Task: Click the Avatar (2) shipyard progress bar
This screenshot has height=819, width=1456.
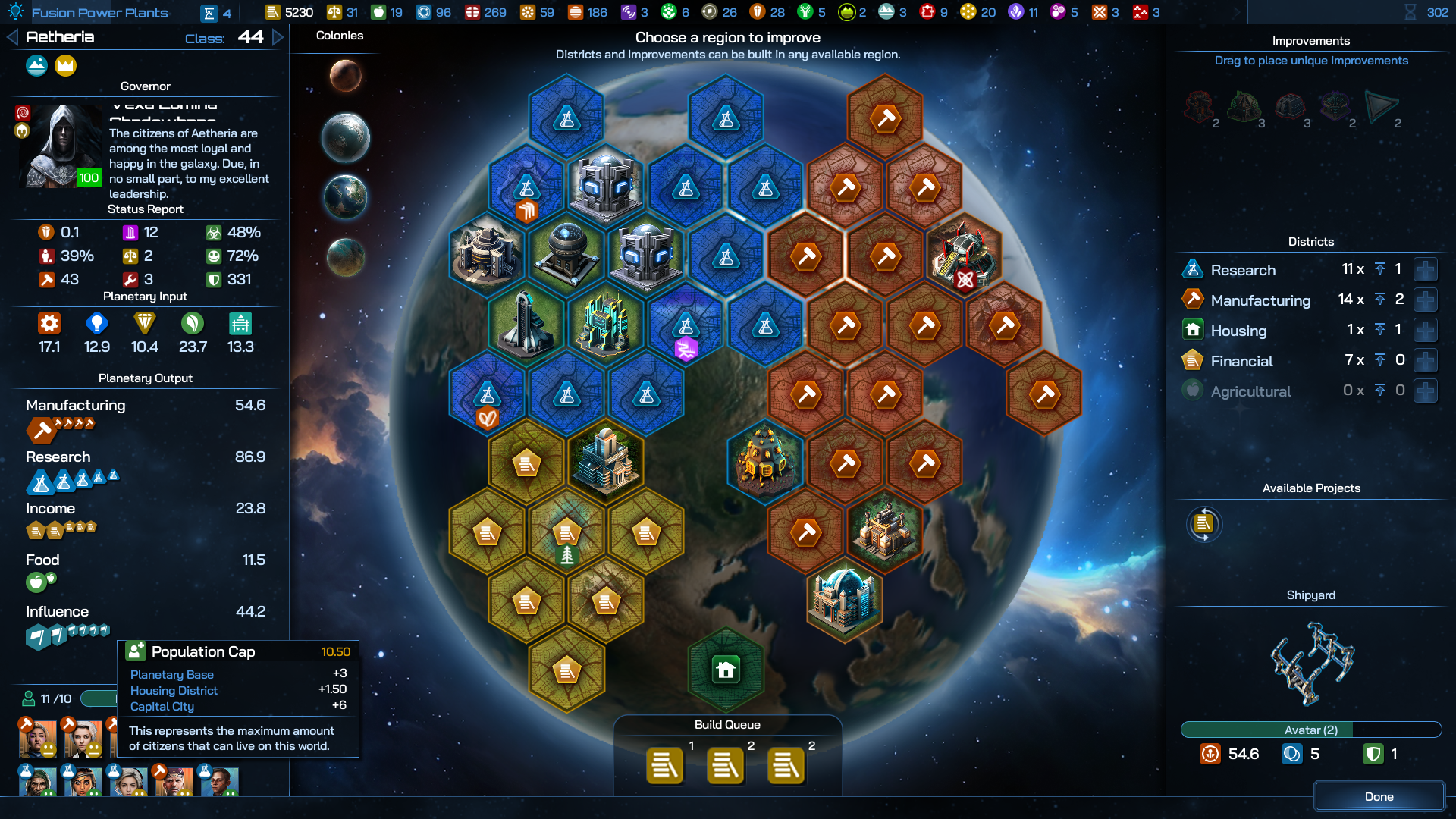Action: pyautogui.click(x=1310, y=730)
